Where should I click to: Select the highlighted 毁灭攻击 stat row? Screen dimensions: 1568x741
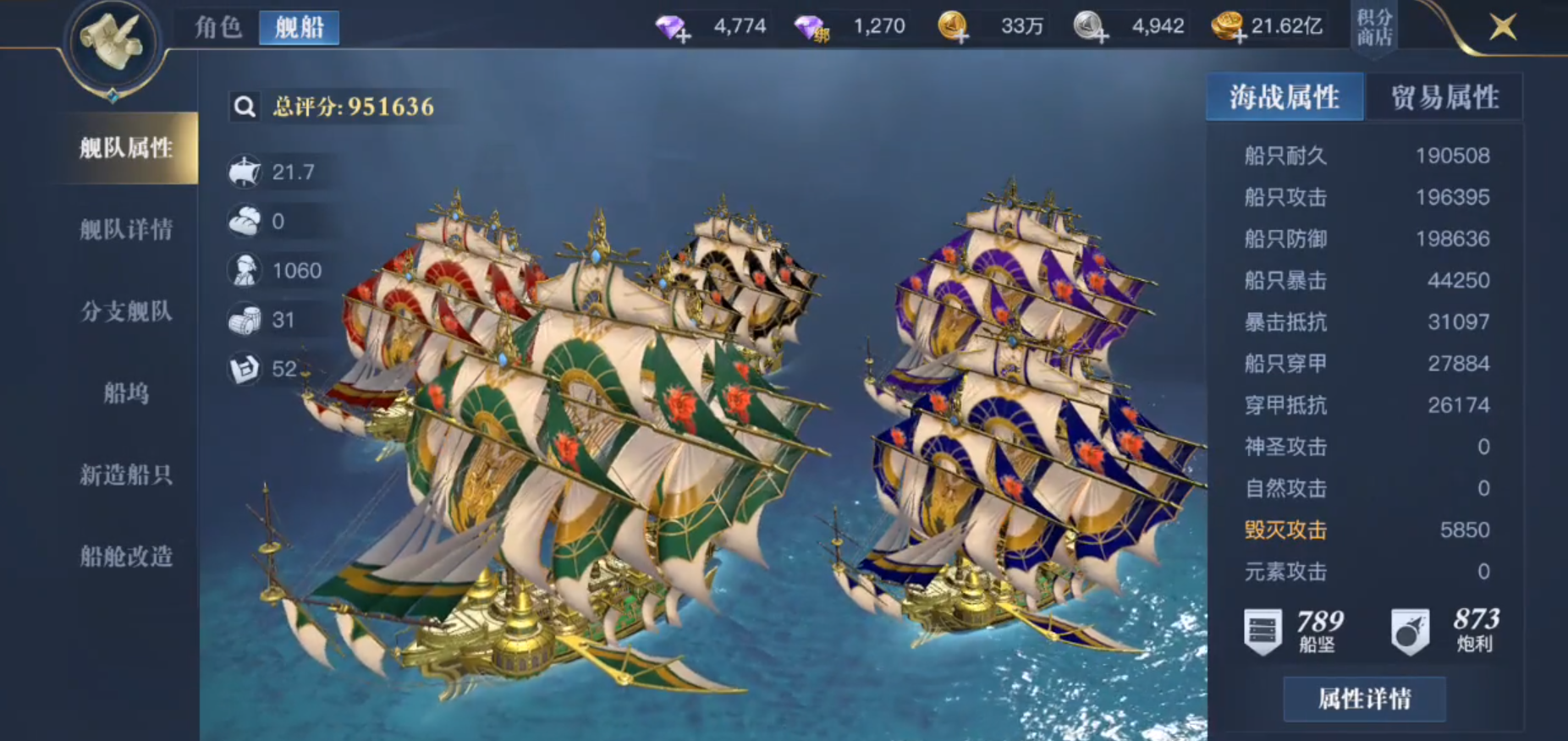[x=1366, y=530]
